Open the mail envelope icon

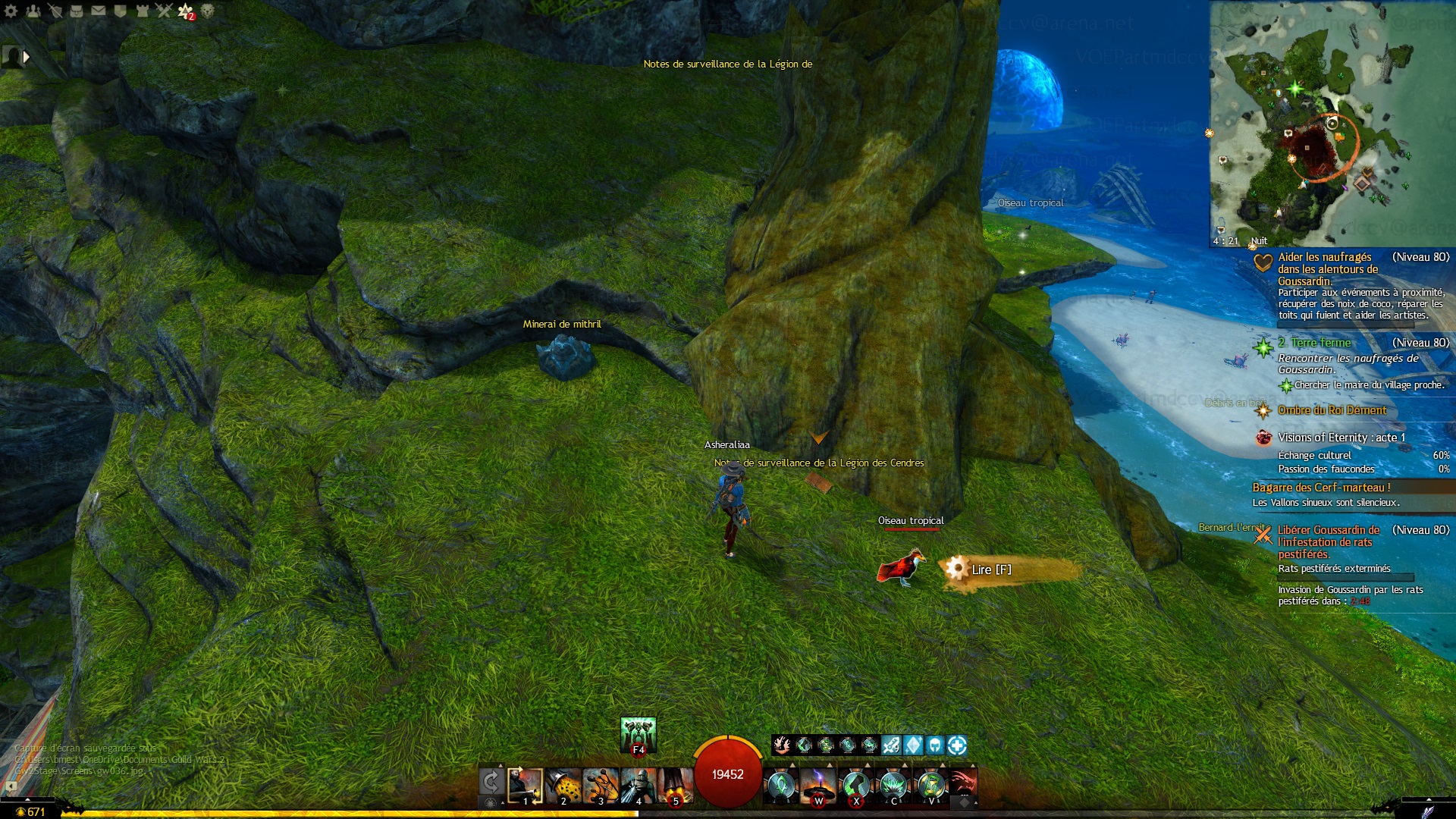[x=99, y=11]
